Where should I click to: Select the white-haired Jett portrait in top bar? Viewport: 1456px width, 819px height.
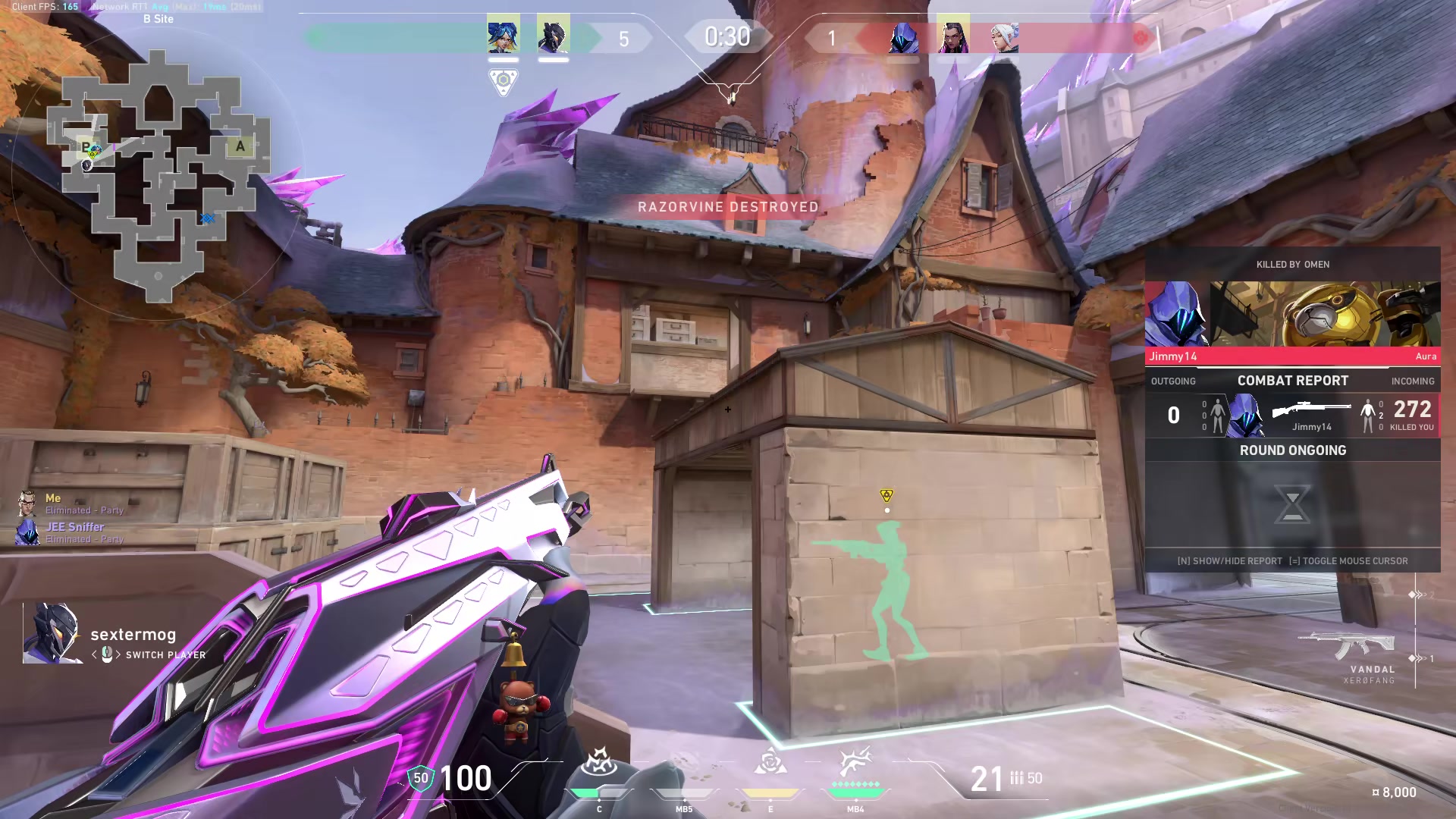(1004, 36)
